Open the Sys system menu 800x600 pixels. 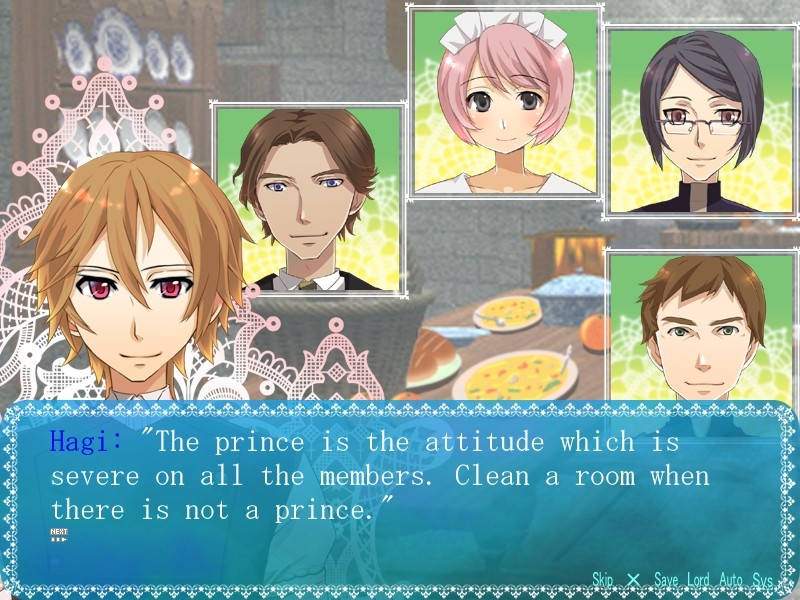[763, 580]
